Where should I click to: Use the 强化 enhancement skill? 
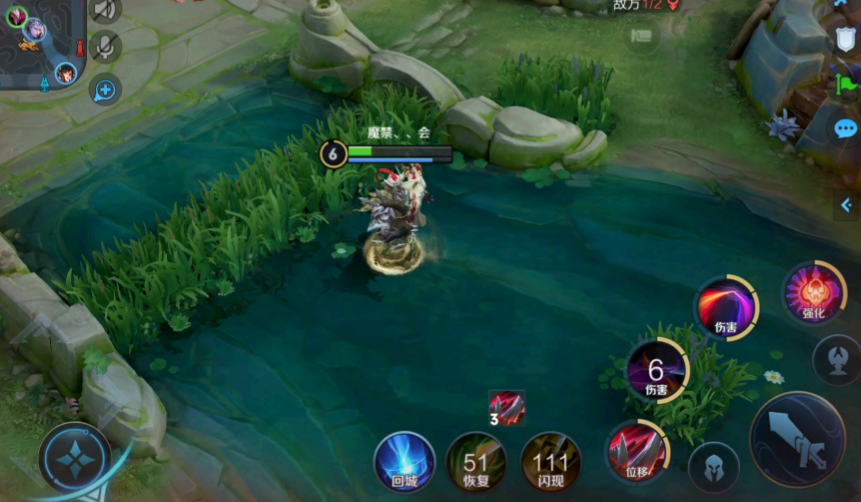814,294
